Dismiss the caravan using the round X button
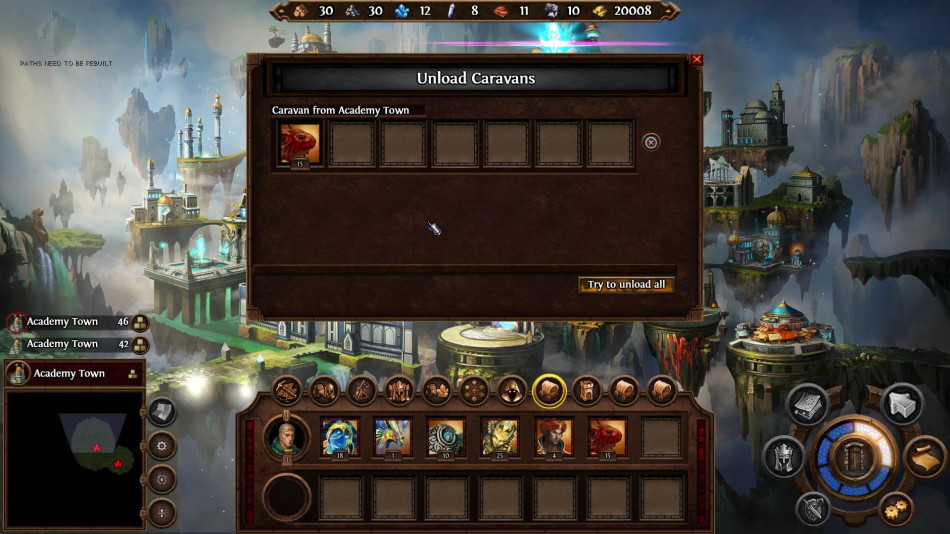 click(651, 143)
